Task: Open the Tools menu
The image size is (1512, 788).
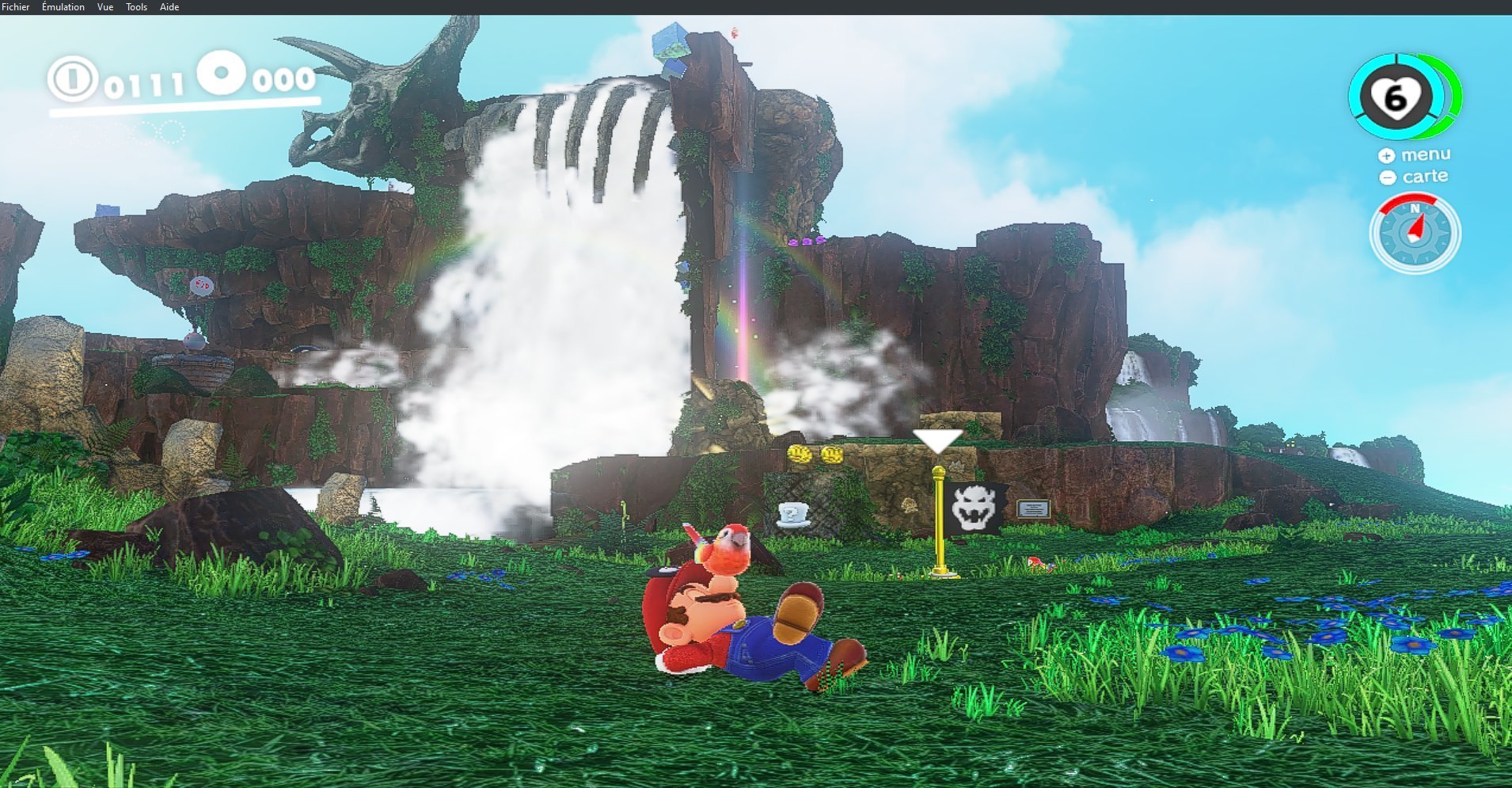Action: tap(137, 7)
